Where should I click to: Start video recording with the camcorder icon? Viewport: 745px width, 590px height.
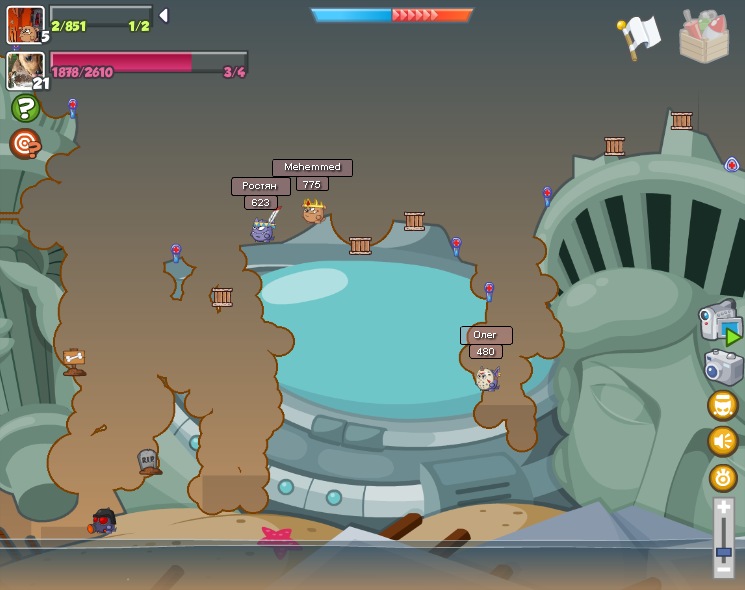719,321
